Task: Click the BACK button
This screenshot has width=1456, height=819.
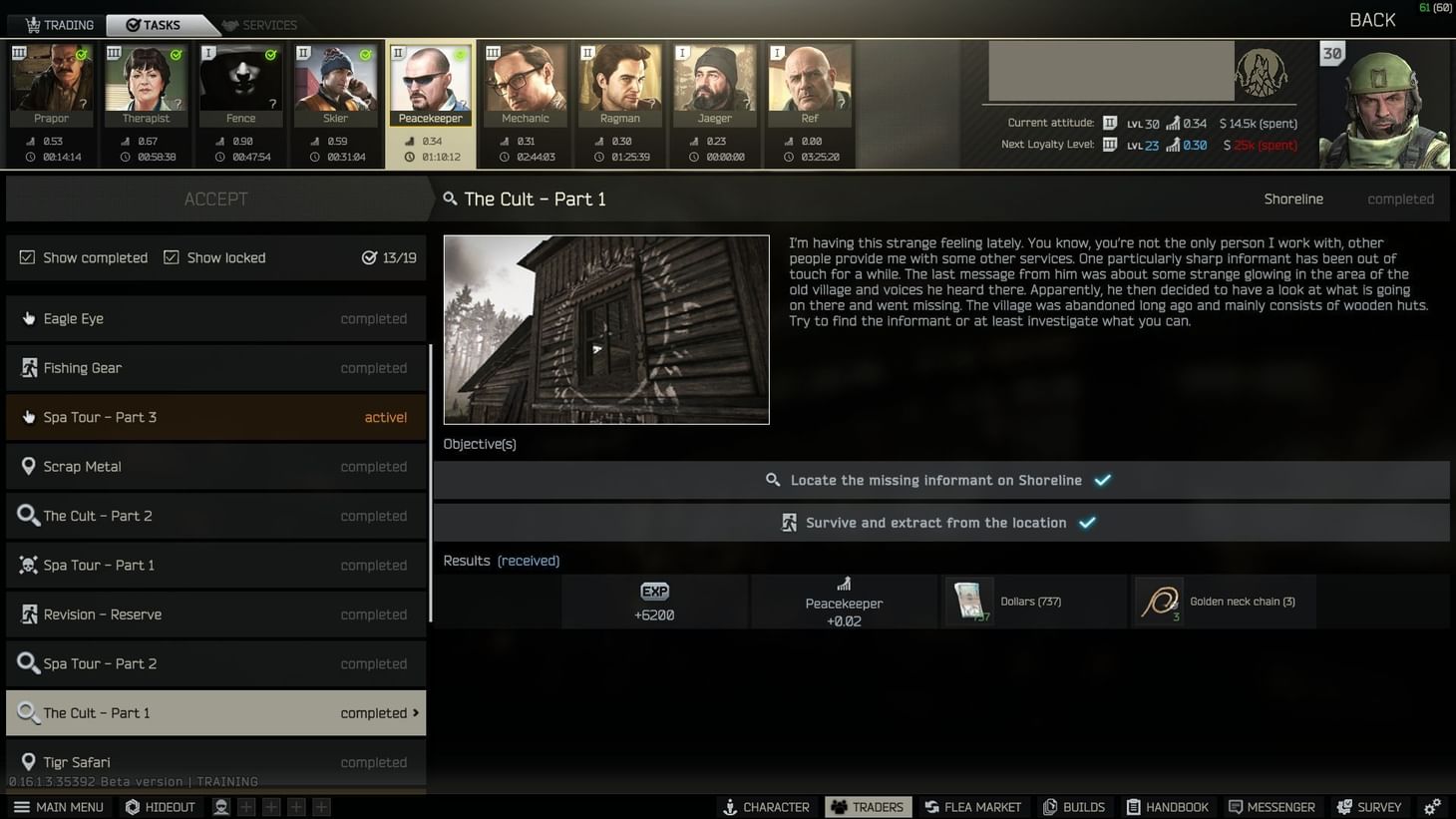Action: click(x=1371, y=19)
